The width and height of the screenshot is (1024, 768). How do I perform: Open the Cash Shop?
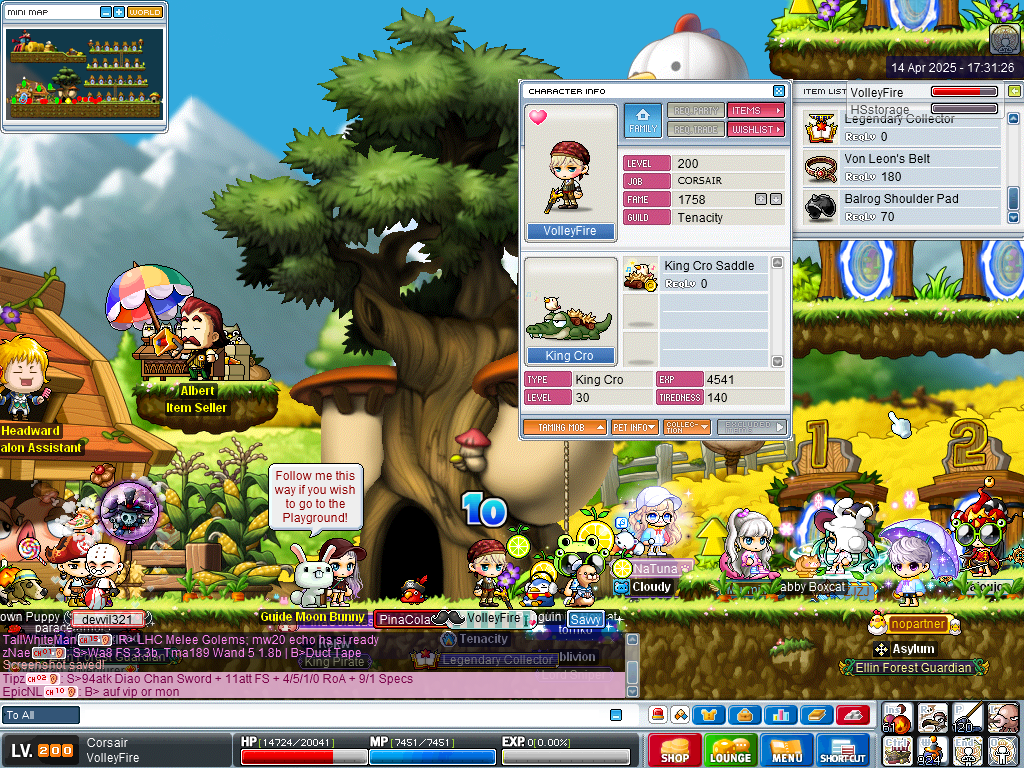coord(674,750)
